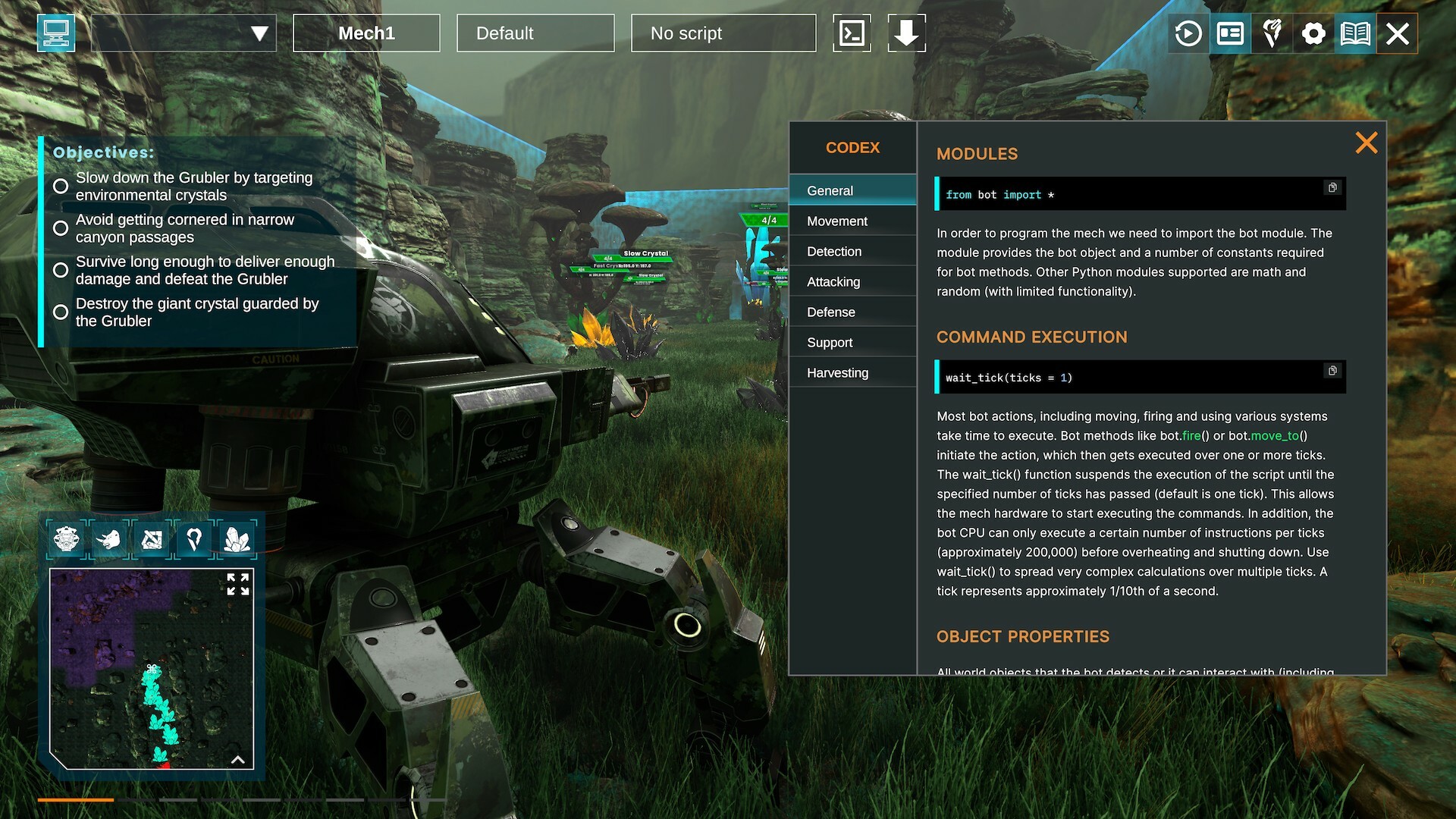This screenshot has width=1456, height=819.
Task: Open the mech selection dropdown
Action: point(184,33)
